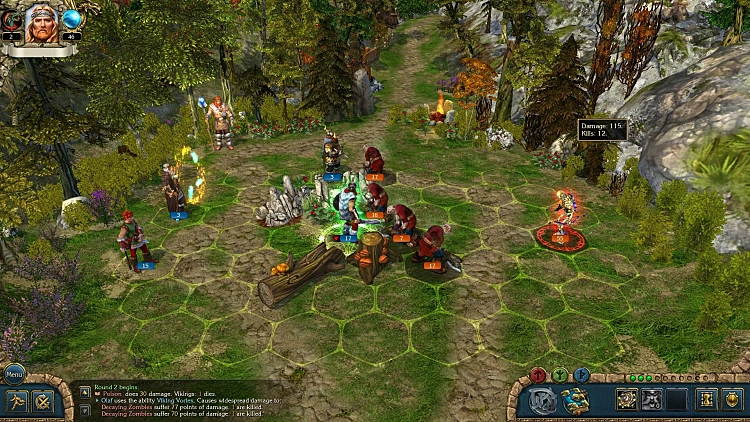Use the grey horned face ability

pyautogui.click(x=652, y=400)
